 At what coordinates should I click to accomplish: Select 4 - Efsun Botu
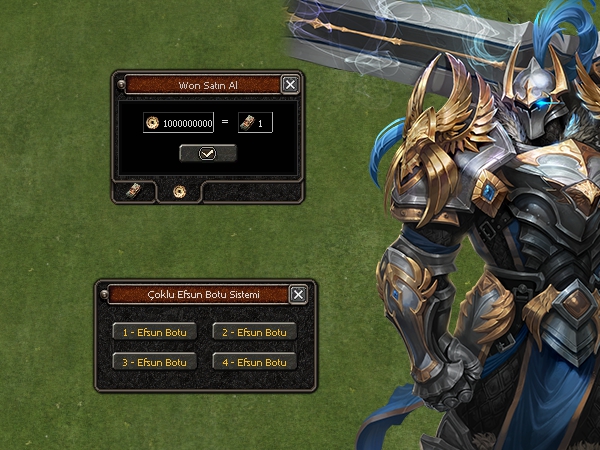pyautogui.click(x=254, y=361)
